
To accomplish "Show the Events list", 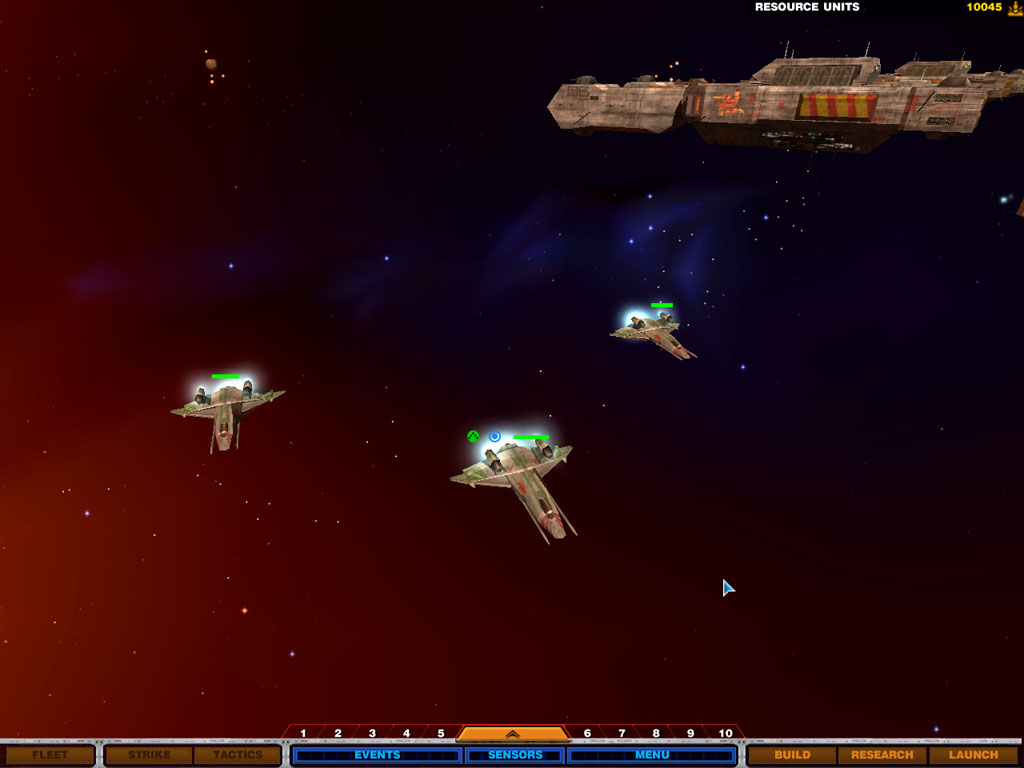I will (377, 755).
